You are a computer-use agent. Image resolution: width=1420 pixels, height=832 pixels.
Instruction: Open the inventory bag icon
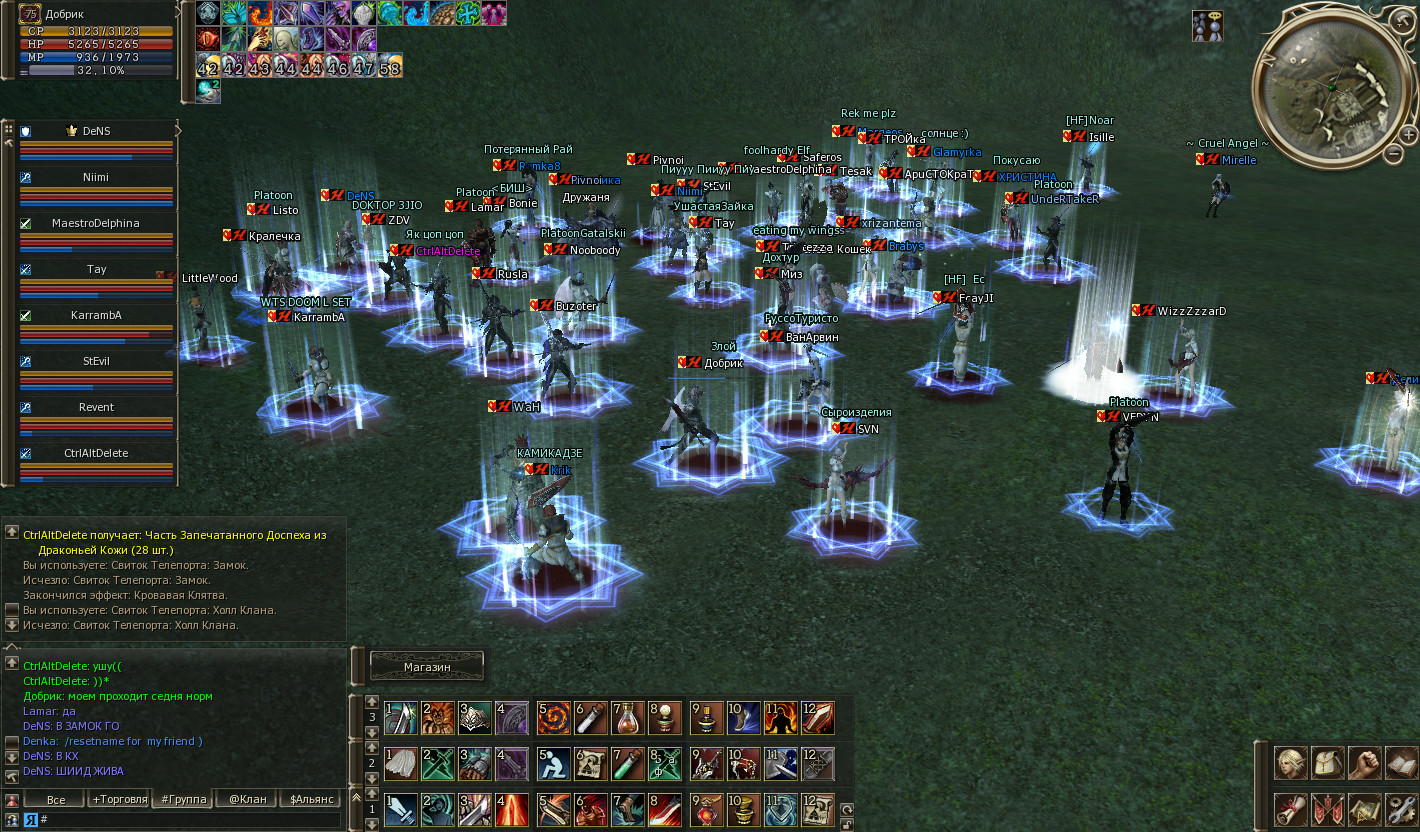(1327, 763)
